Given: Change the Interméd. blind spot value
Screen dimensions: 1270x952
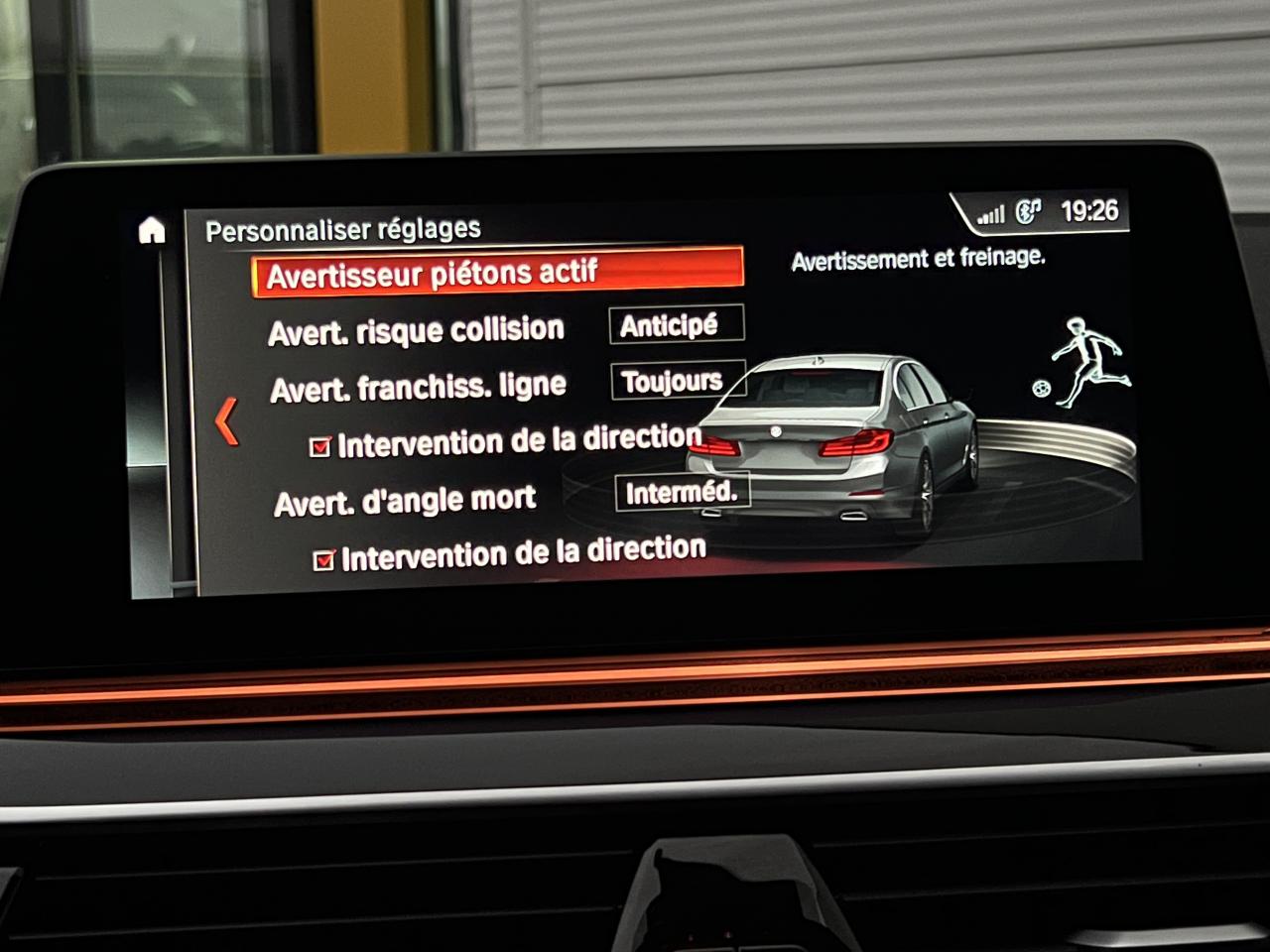Looking at the screenshot, I should 681,492.
